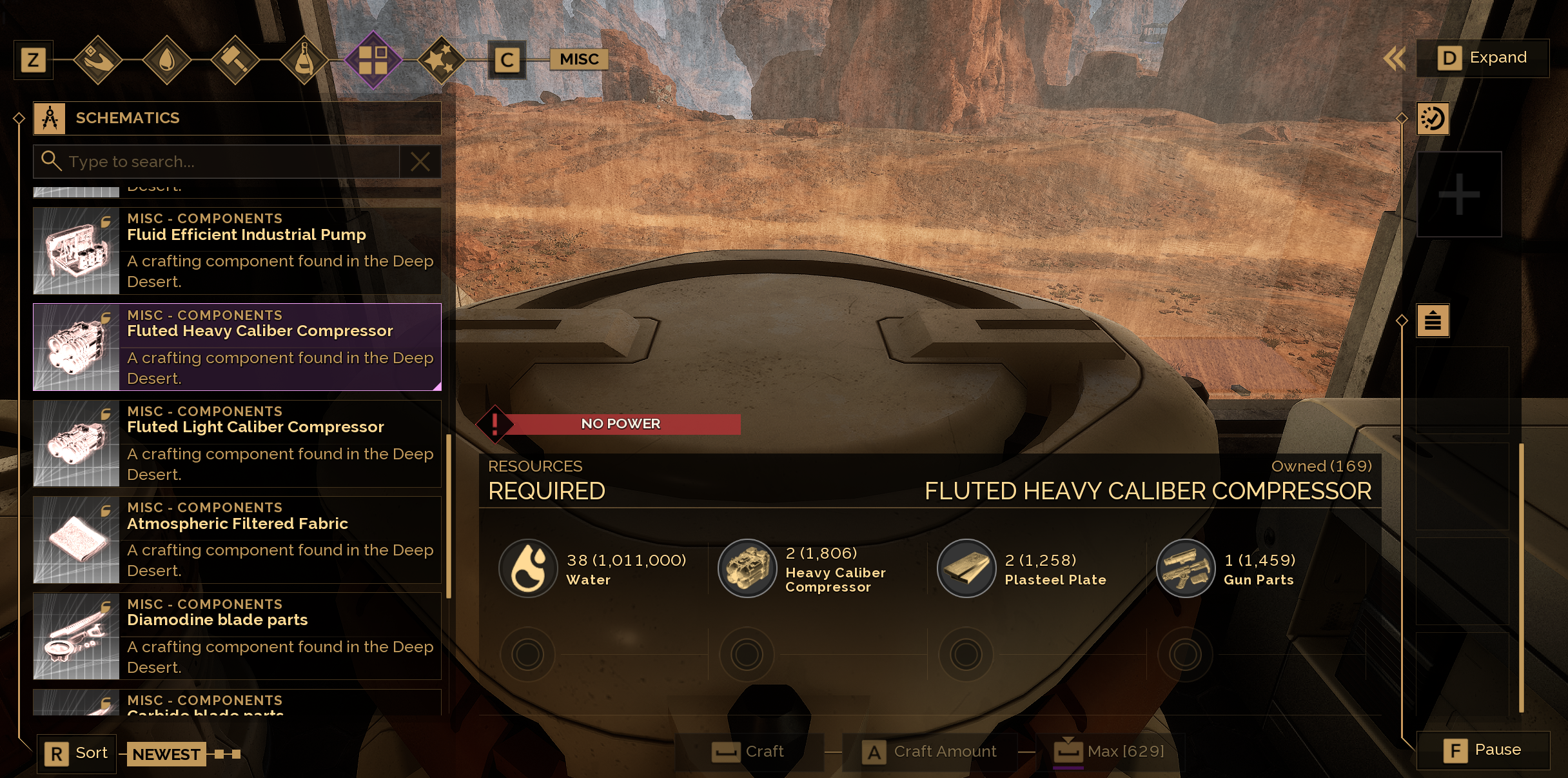Choose Max [629] craft quantity
The height and width of the screenshot is (778, 1568).
click(x=1110, y=752)
